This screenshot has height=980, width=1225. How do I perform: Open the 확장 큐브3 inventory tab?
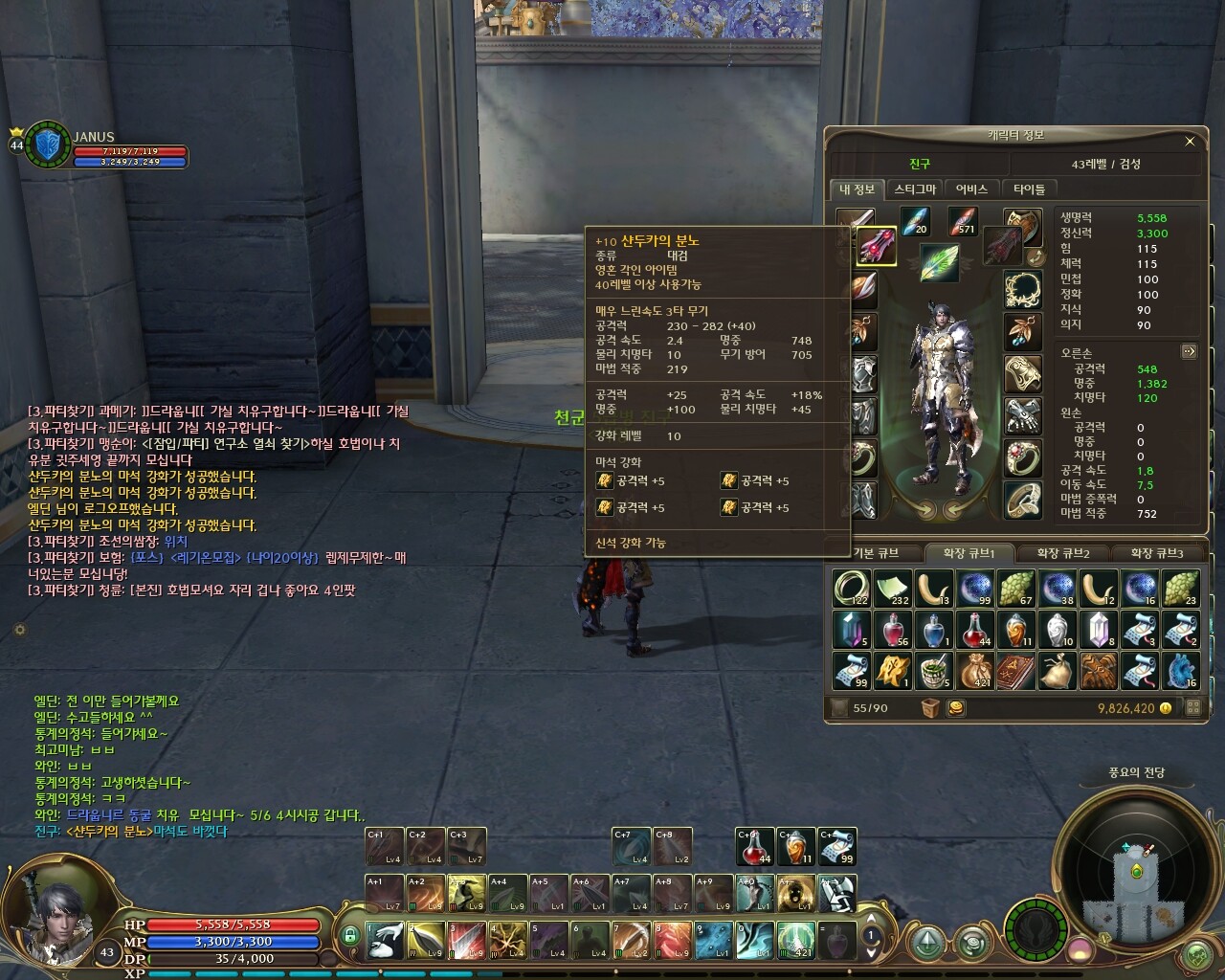(x=1156, y=553)
